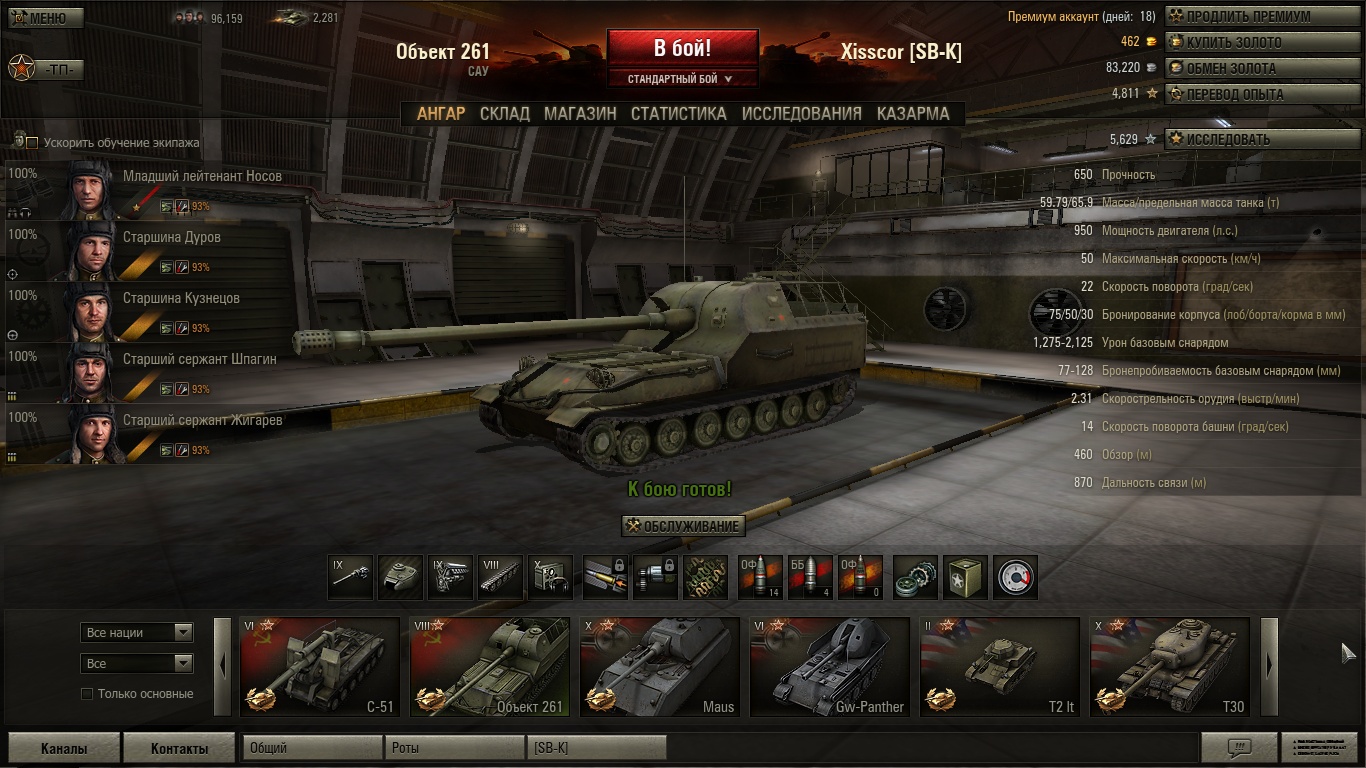Toggle Ускорить обучение экипажа checkbox

32,143
